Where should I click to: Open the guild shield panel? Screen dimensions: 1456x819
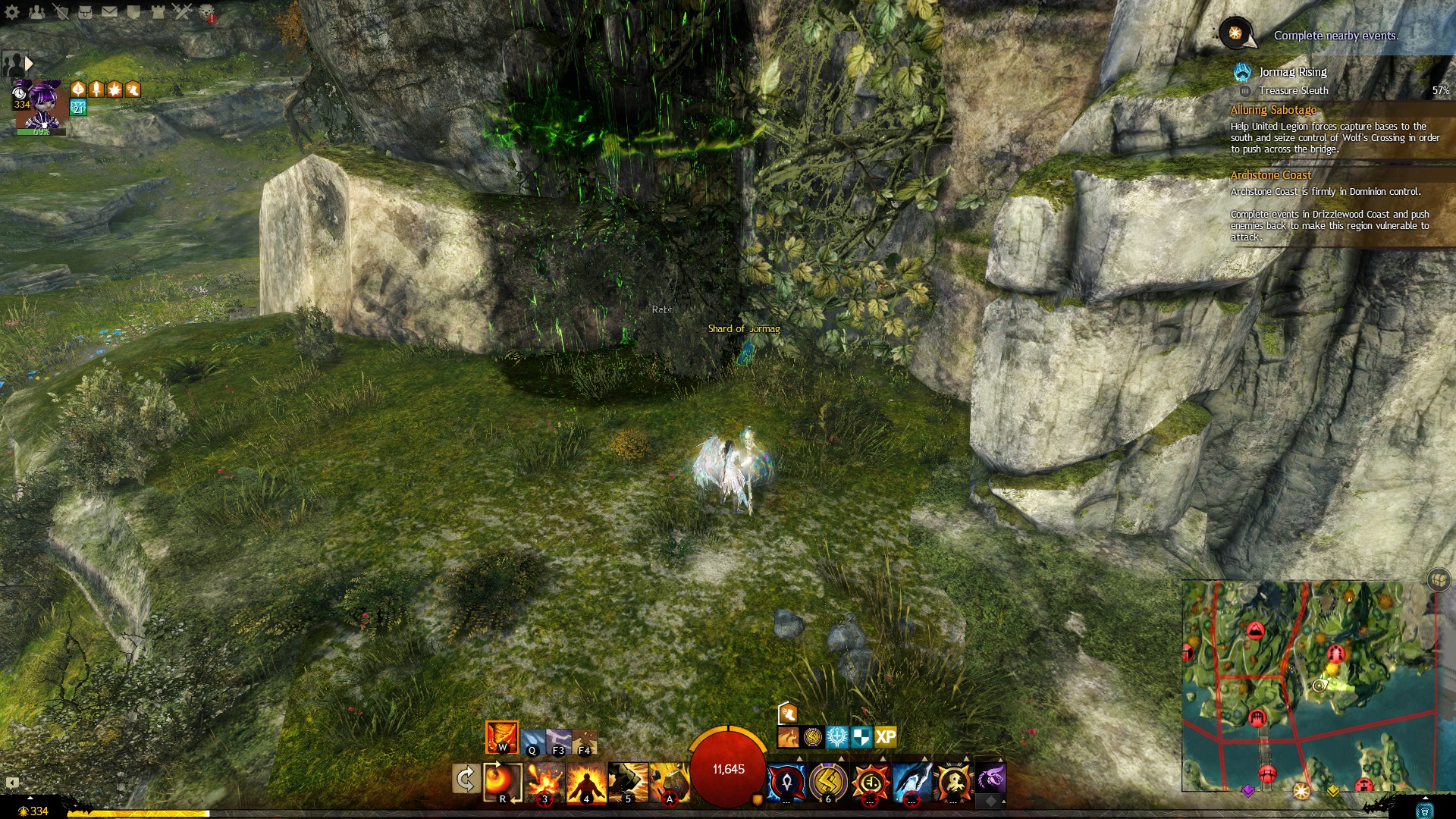133,11
